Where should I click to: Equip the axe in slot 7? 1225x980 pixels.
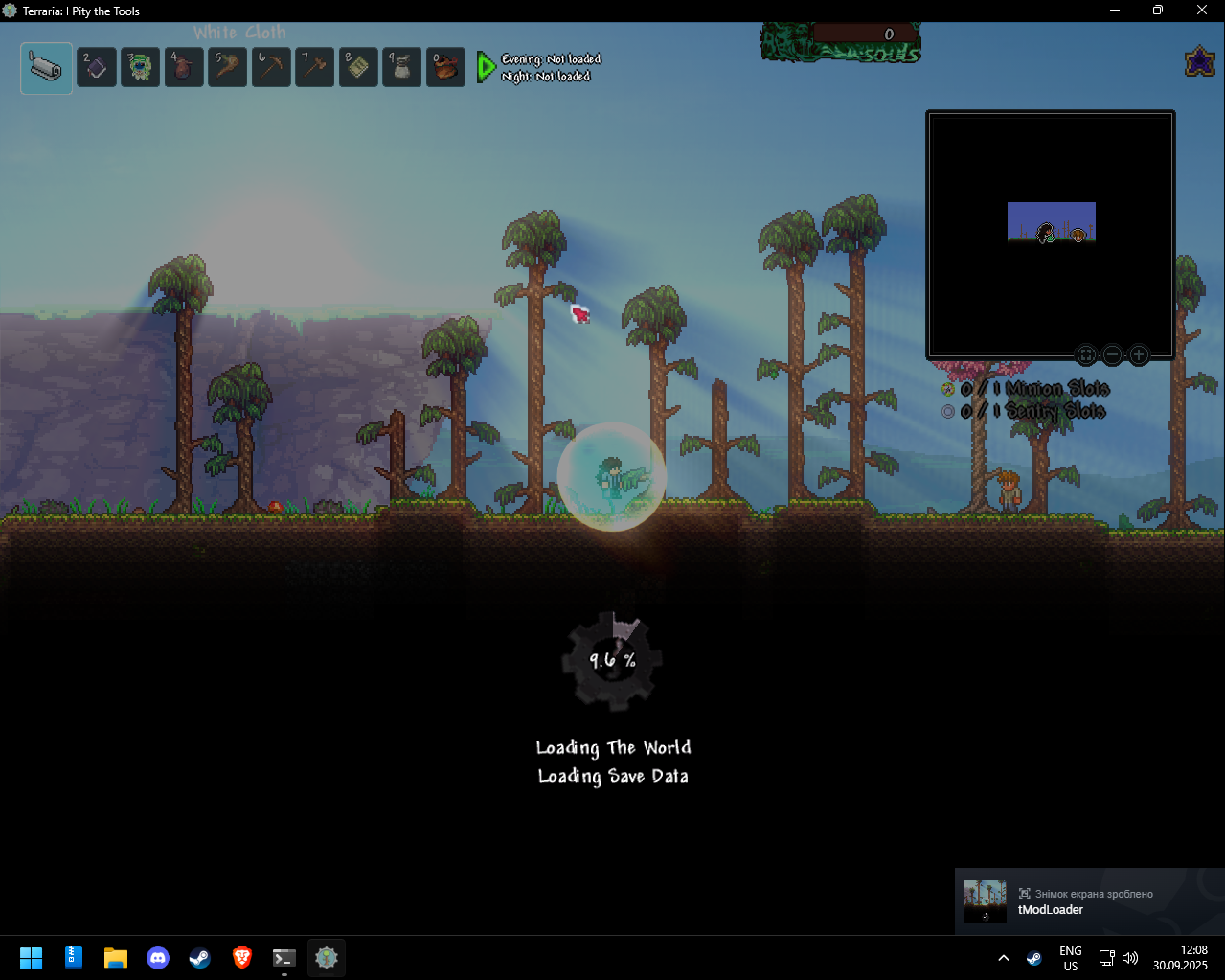pyautogui.click(x=315, y=68)
